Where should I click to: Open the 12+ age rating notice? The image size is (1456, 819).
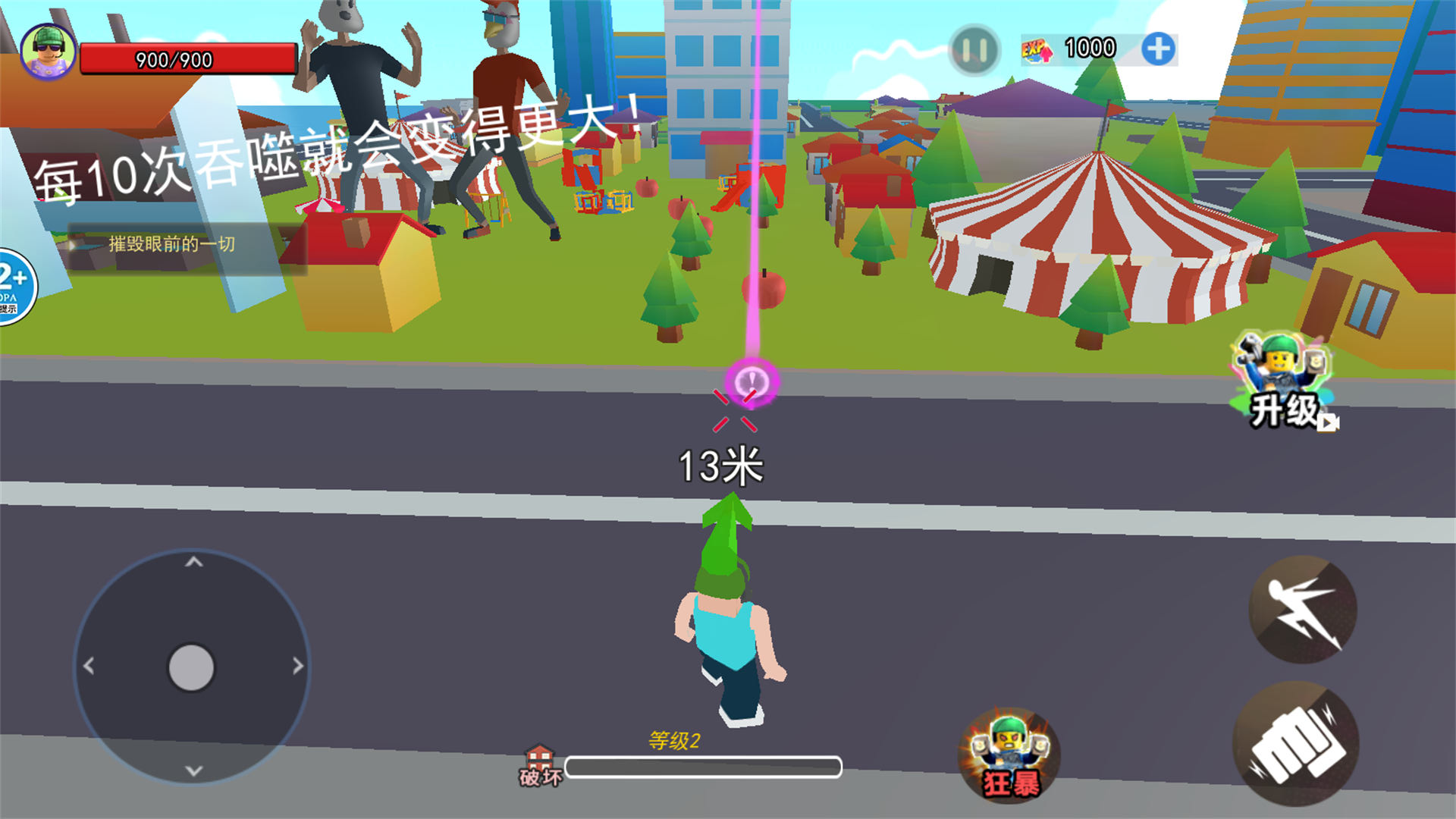pos(14,287)
